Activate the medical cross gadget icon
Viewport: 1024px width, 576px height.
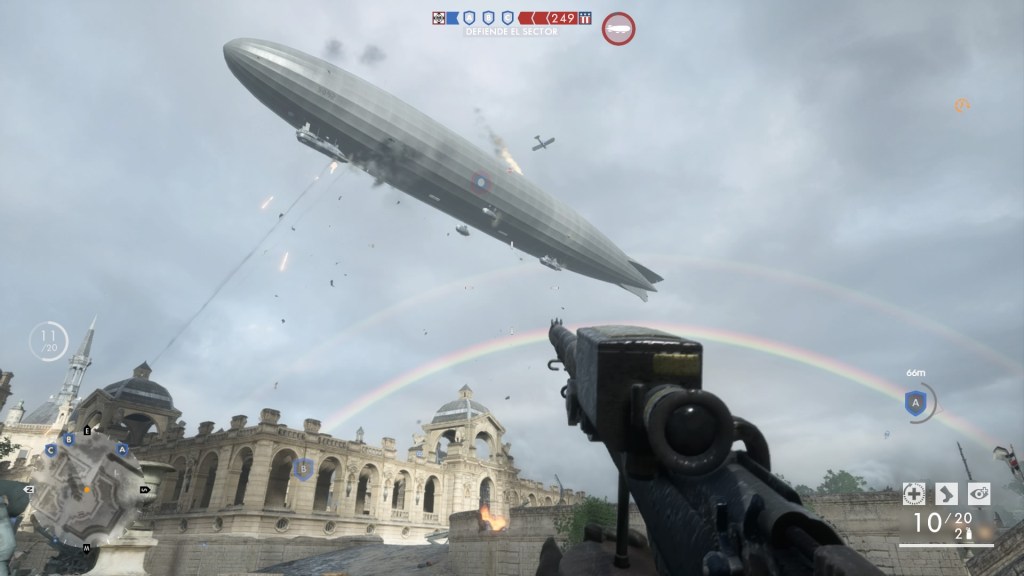[x=913, y=493]
